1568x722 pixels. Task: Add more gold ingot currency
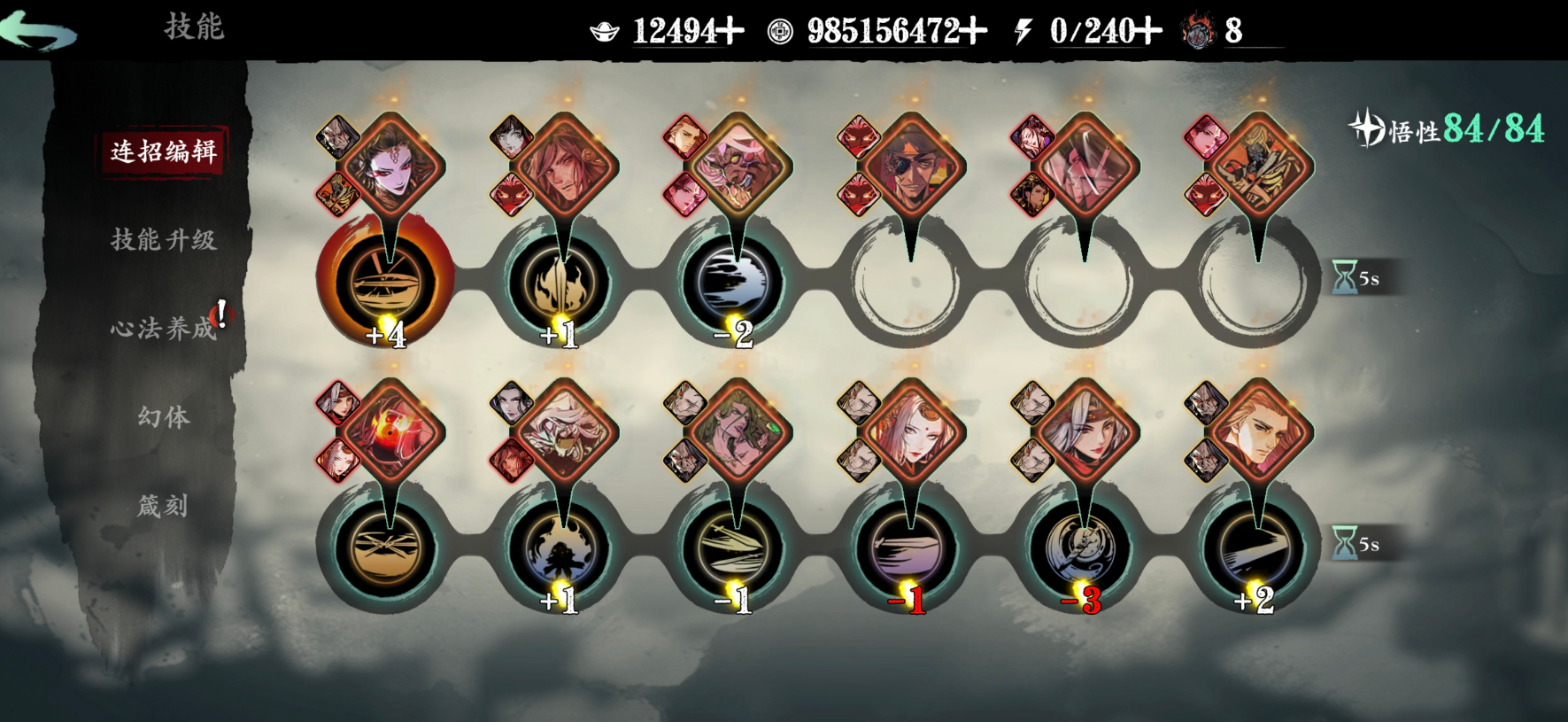click(730, 32)
